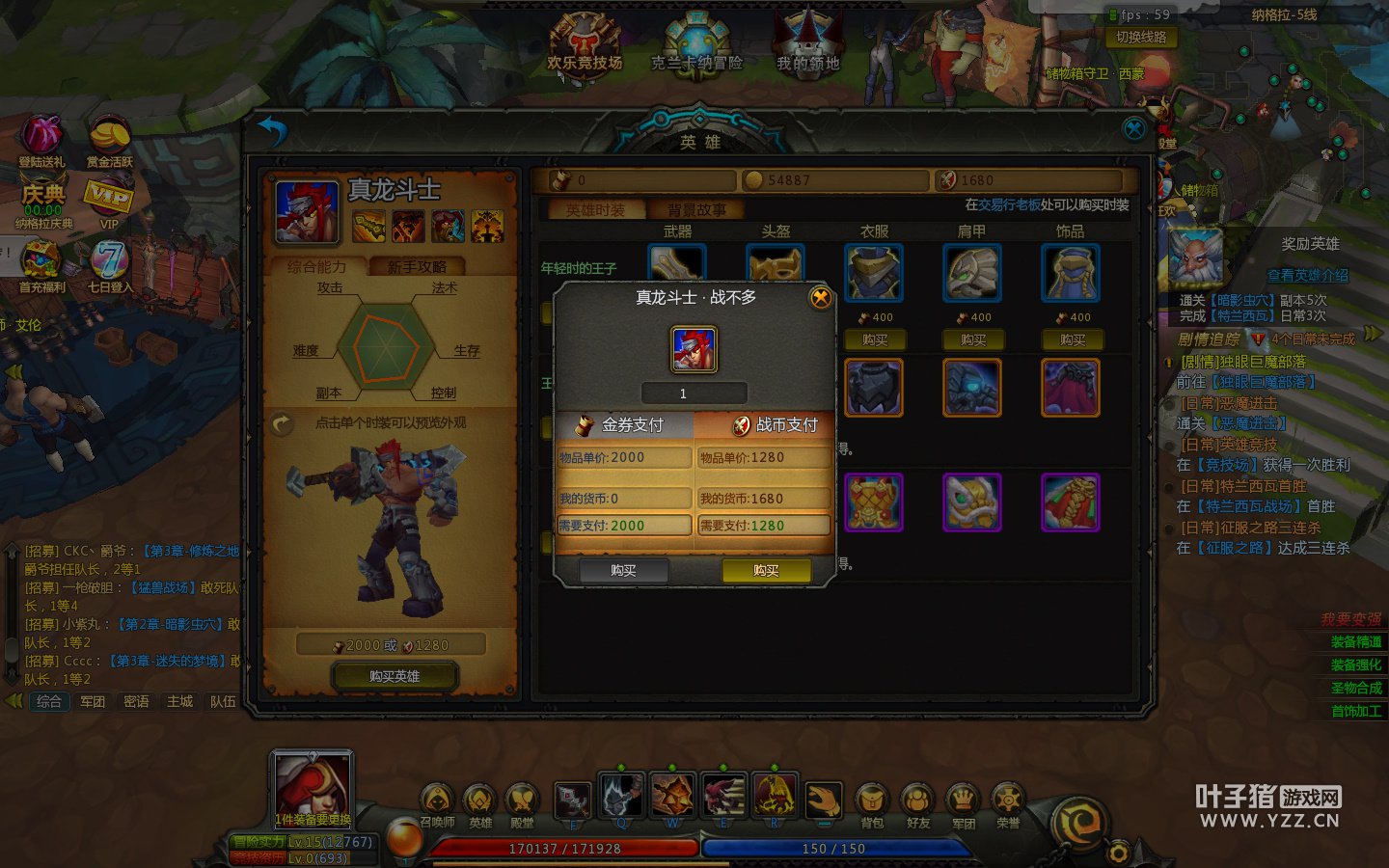Click 查看英雄介绍 hero introduction link

point(1307,276)
